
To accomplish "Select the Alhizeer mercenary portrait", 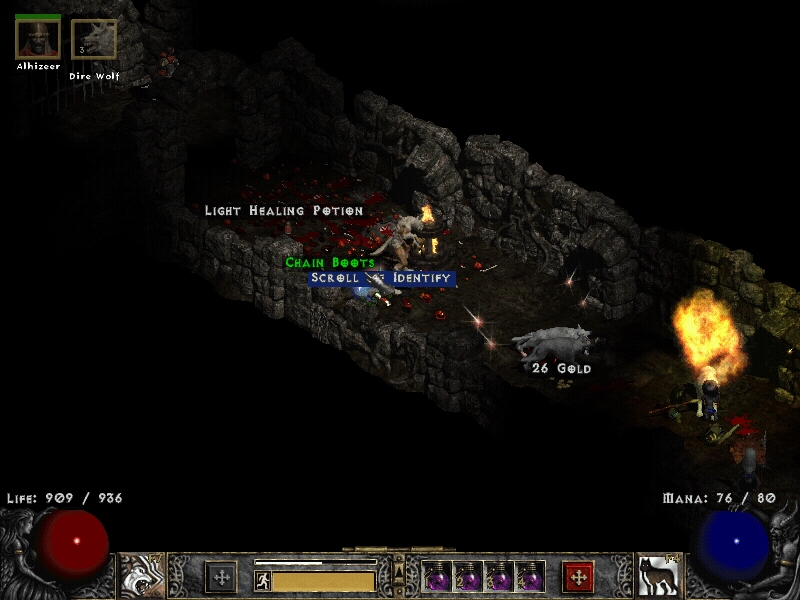I will pos(38,38).
